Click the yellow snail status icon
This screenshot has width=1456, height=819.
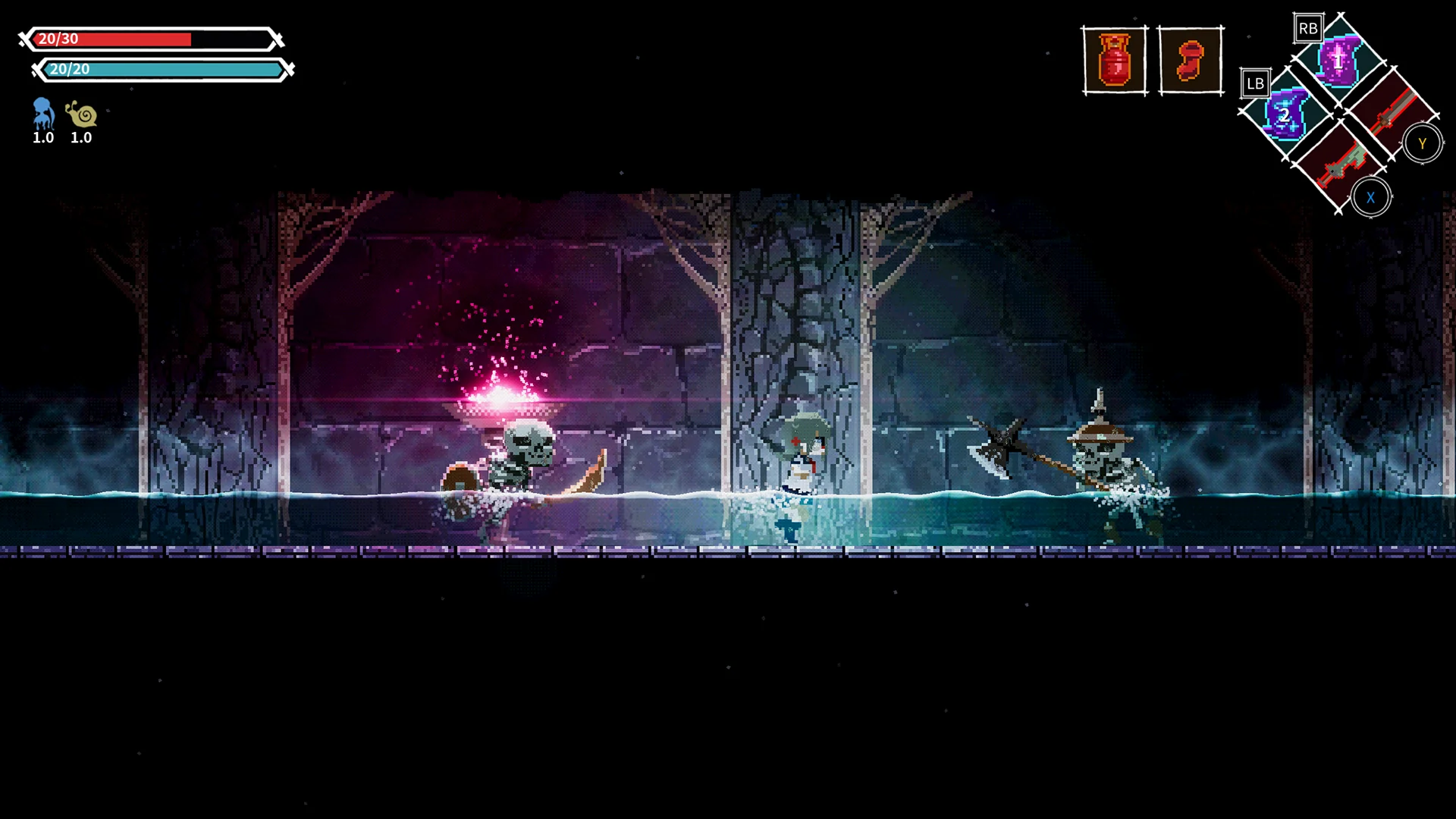(x=81, y=115)
